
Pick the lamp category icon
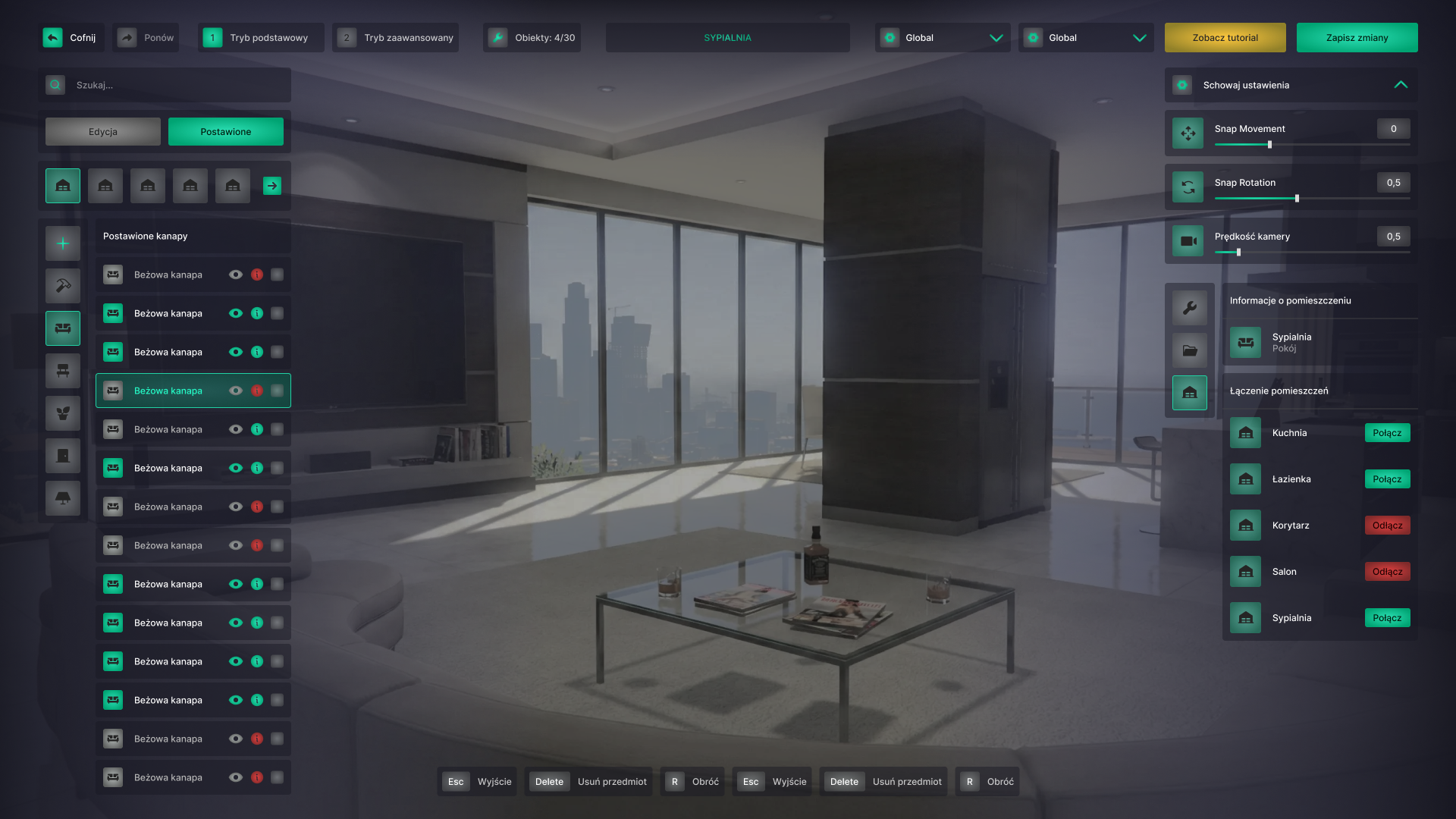coord(62,498)
